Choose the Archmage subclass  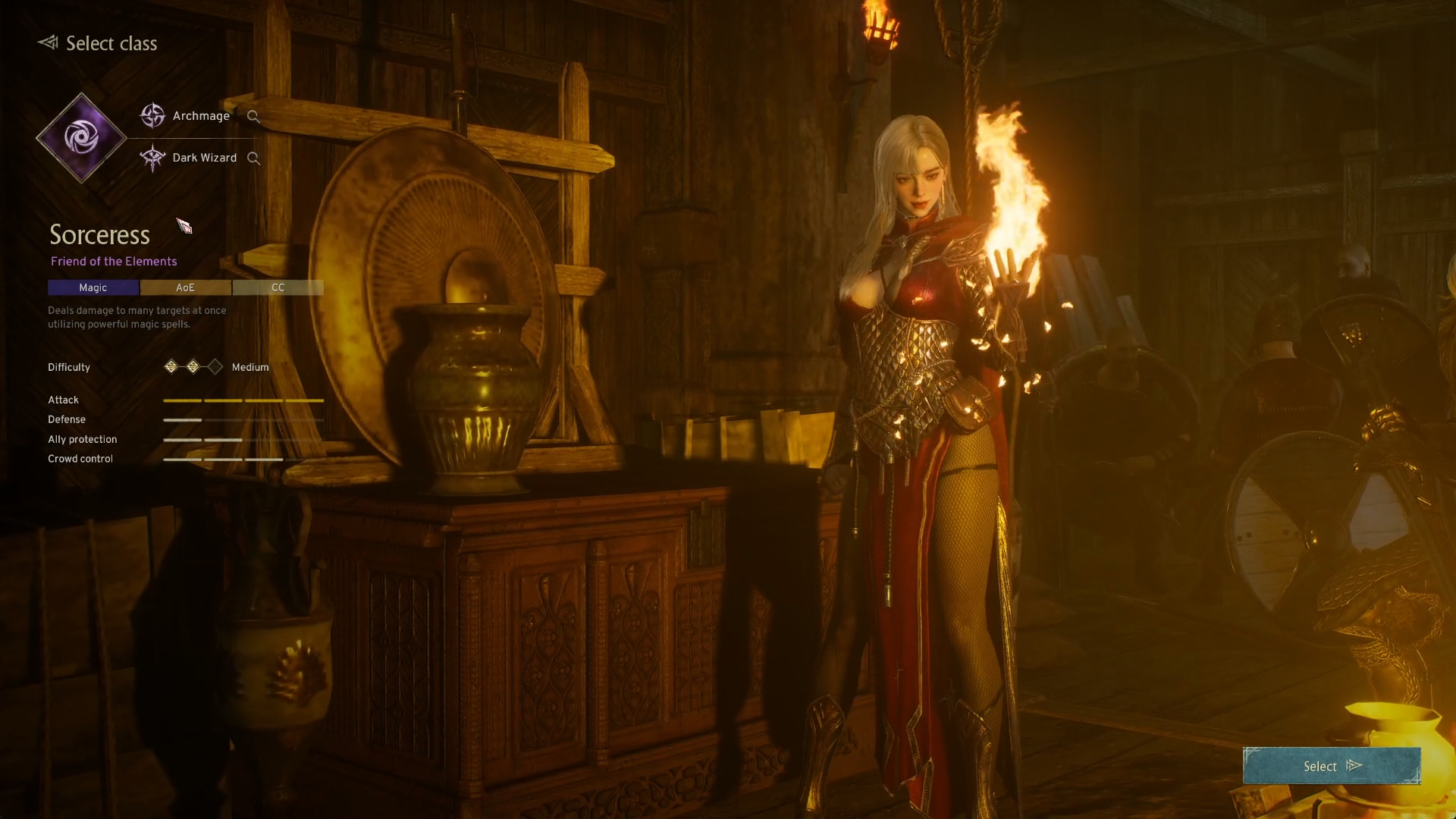click(x=199, y=116)
